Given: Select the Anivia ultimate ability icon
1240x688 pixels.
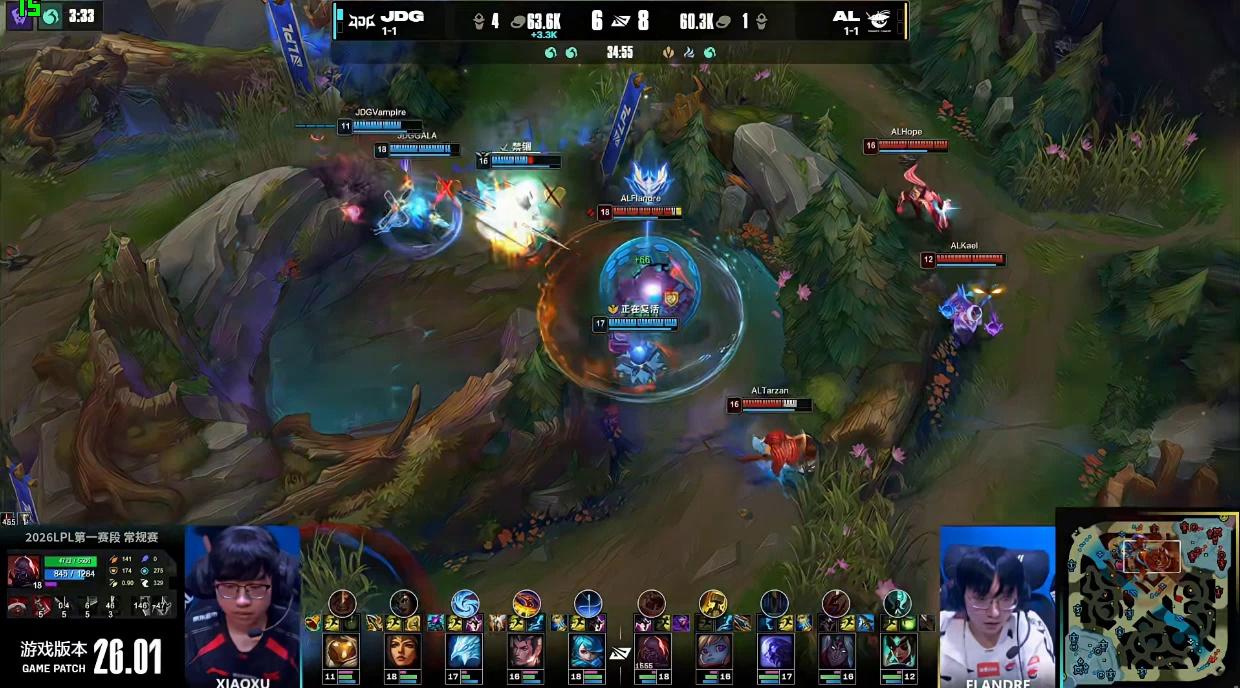Looking at the screenshot, I should 465,603.
